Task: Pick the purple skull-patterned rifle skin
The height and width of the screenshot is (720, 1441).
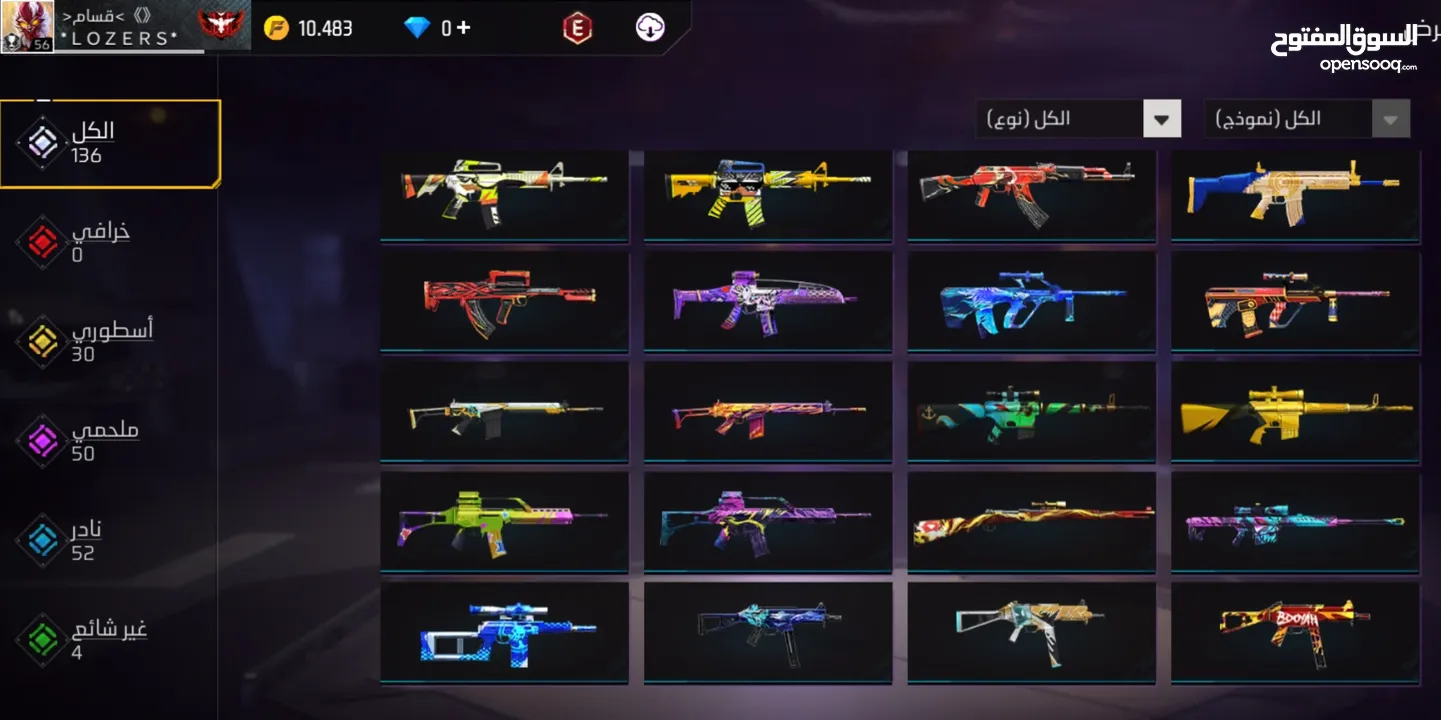Action: tap(767, 300)
